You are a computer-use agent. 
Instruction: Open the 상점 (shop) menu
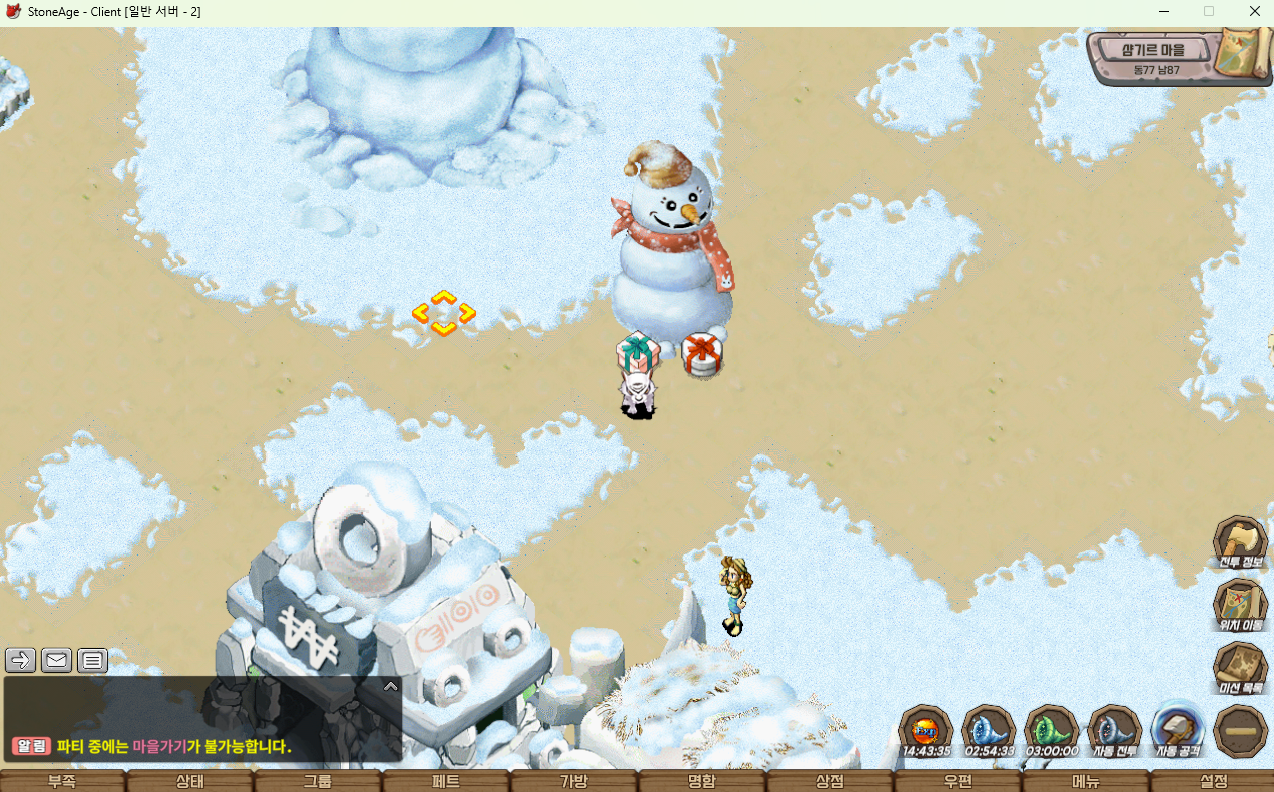click(830, 781)
